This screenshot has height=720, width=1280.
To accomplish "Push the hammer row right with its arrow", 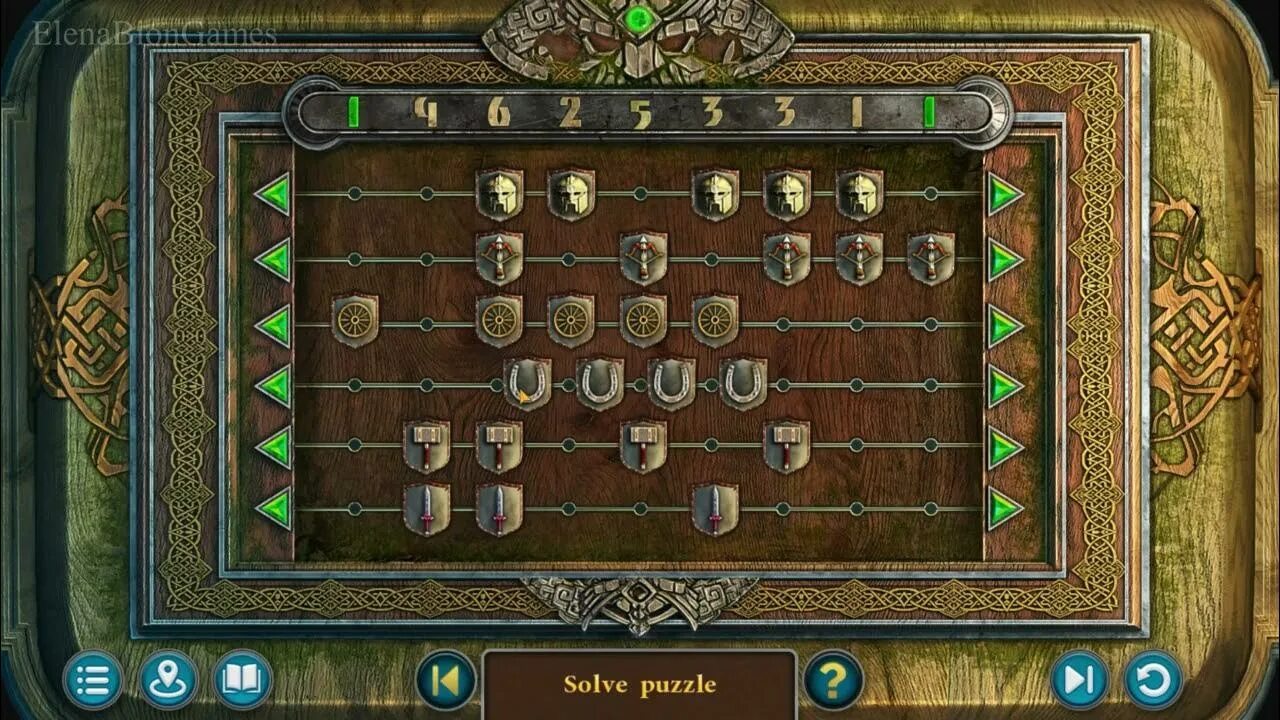I will pyautogui.click(x=1005, y=446).
